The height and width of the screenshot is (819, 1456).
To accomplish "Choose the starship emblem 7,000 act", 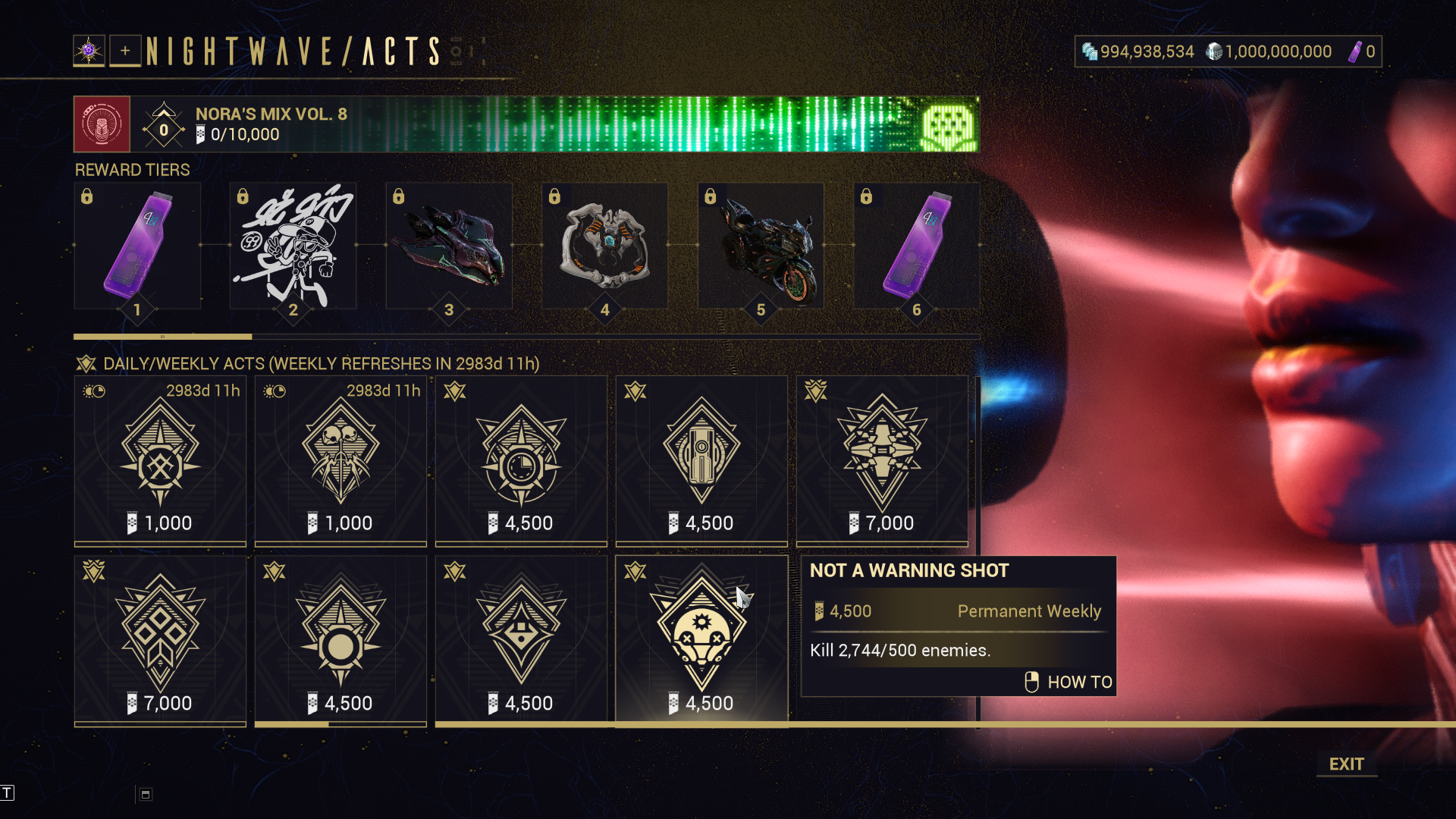I will [882, 460].
